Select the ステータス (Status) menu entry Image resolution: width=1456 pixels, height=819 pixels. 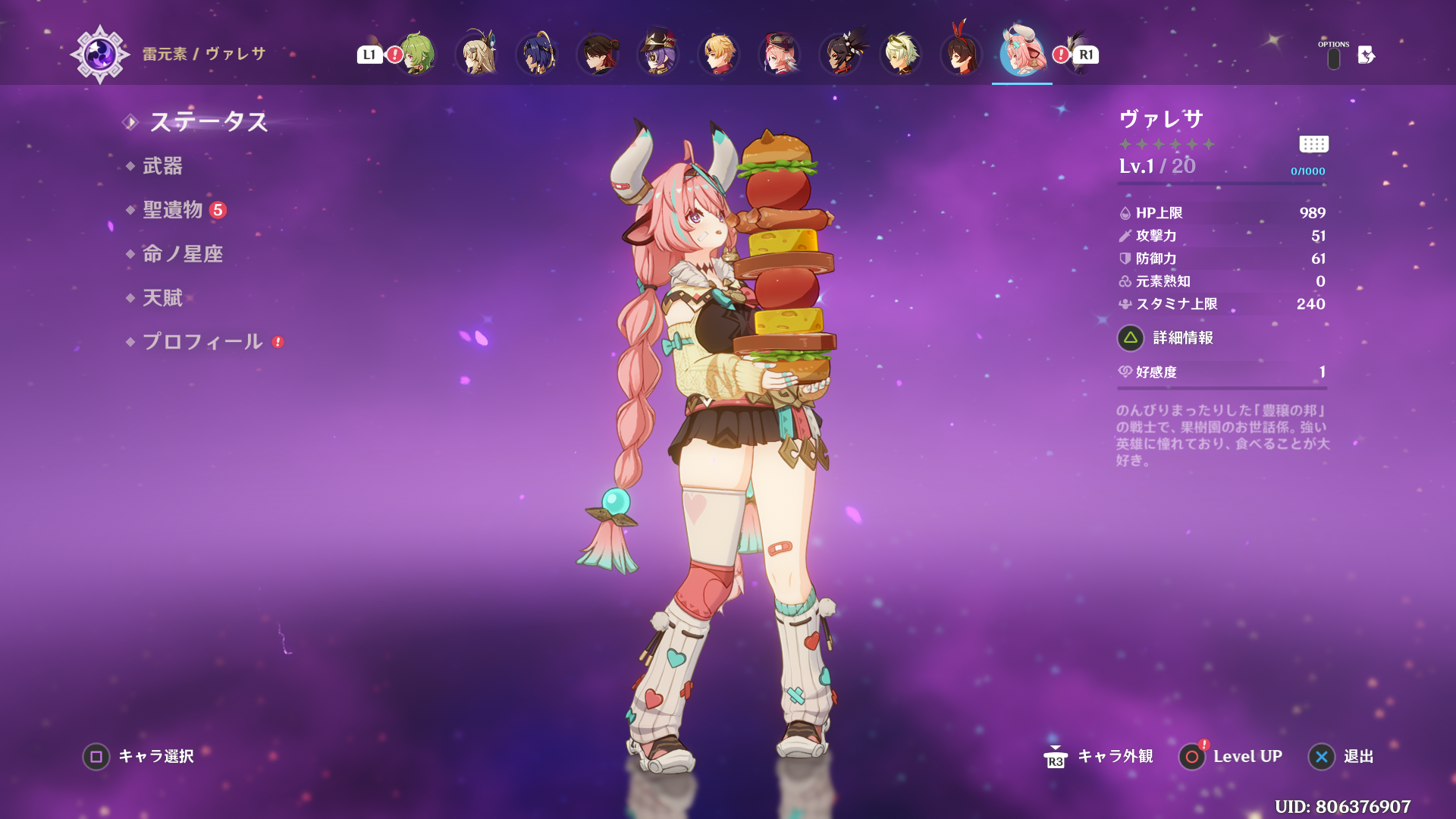click(x=209, y=121)
